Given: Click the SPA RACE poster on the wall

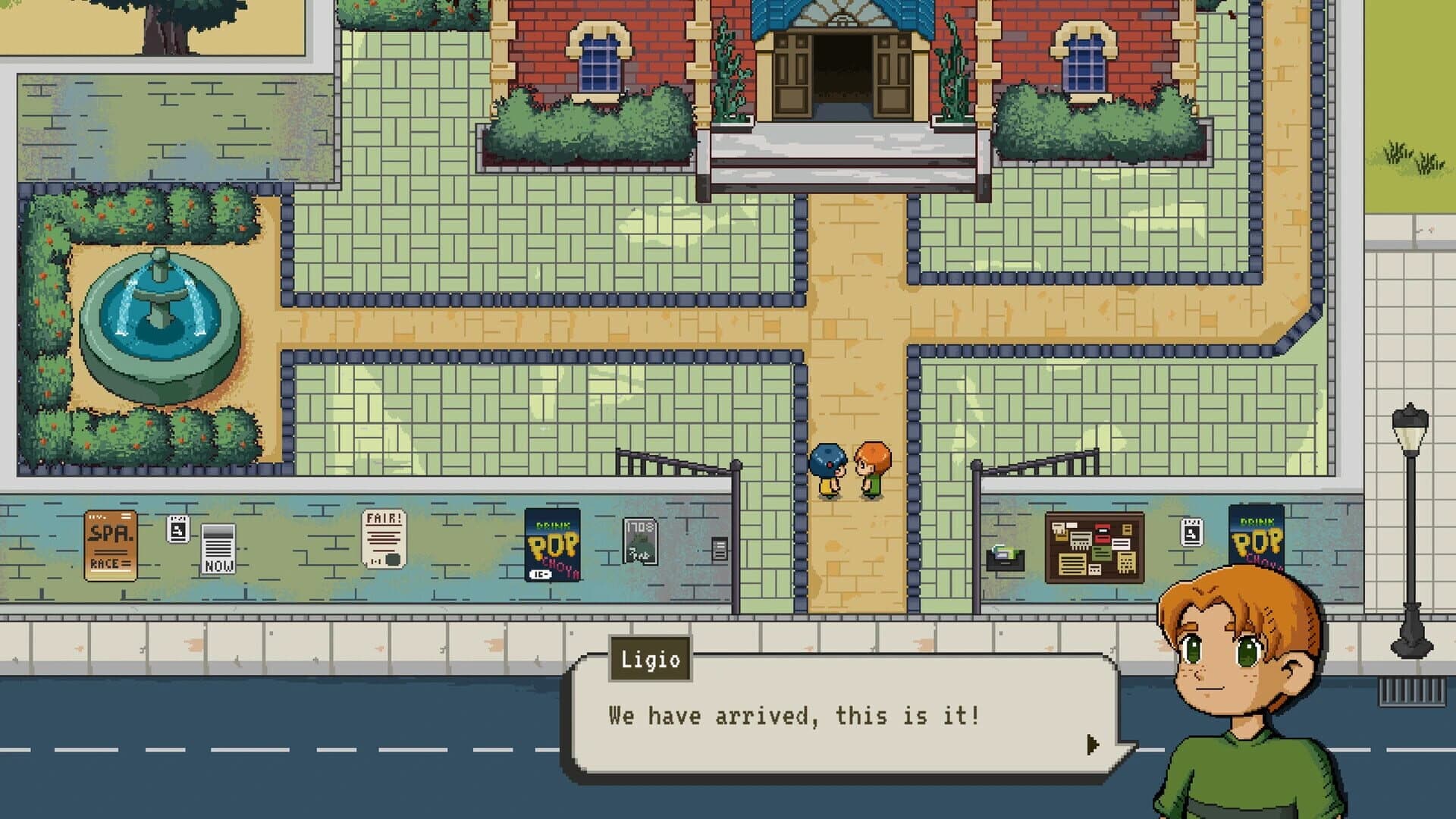Looking at the screenshot, I should coord(111,544).
